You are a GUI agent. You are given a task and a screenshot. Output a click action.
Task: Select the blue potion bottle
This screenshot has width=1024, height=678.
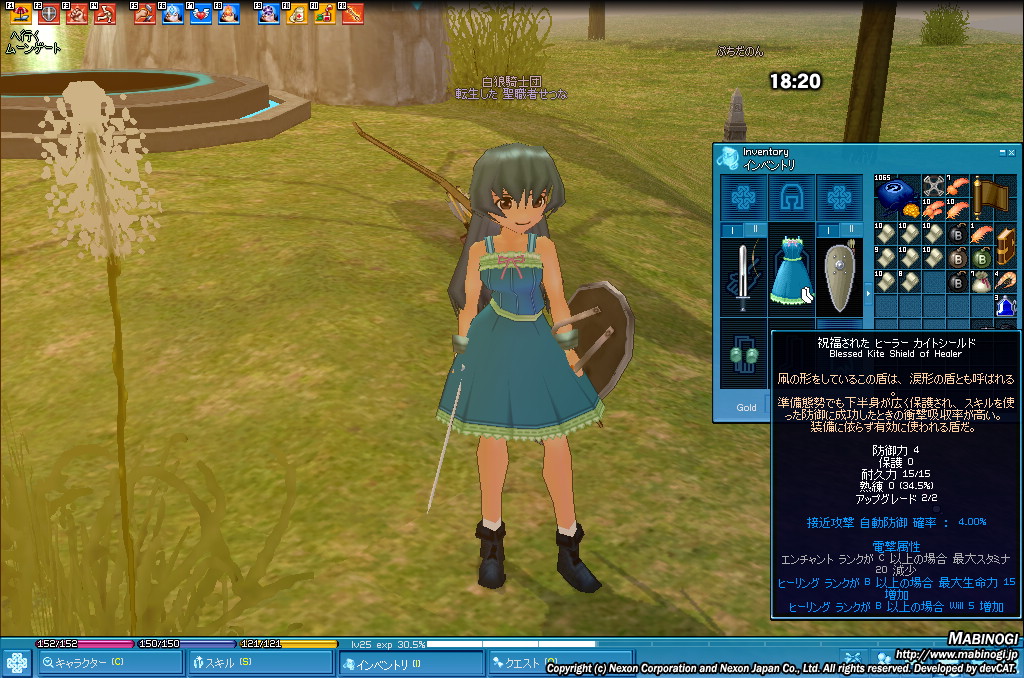(1006, 305)
